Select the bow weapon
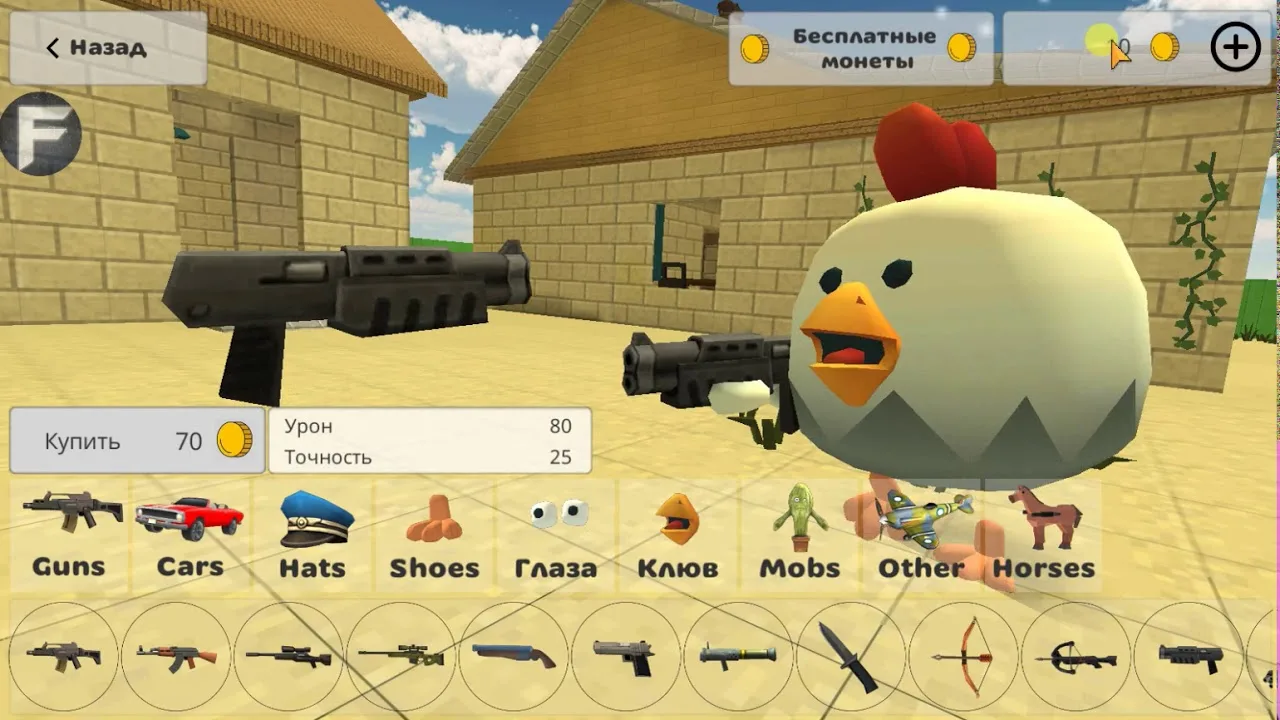The image size is (1280, 720). pyautogui.click(x=963, y=657)
